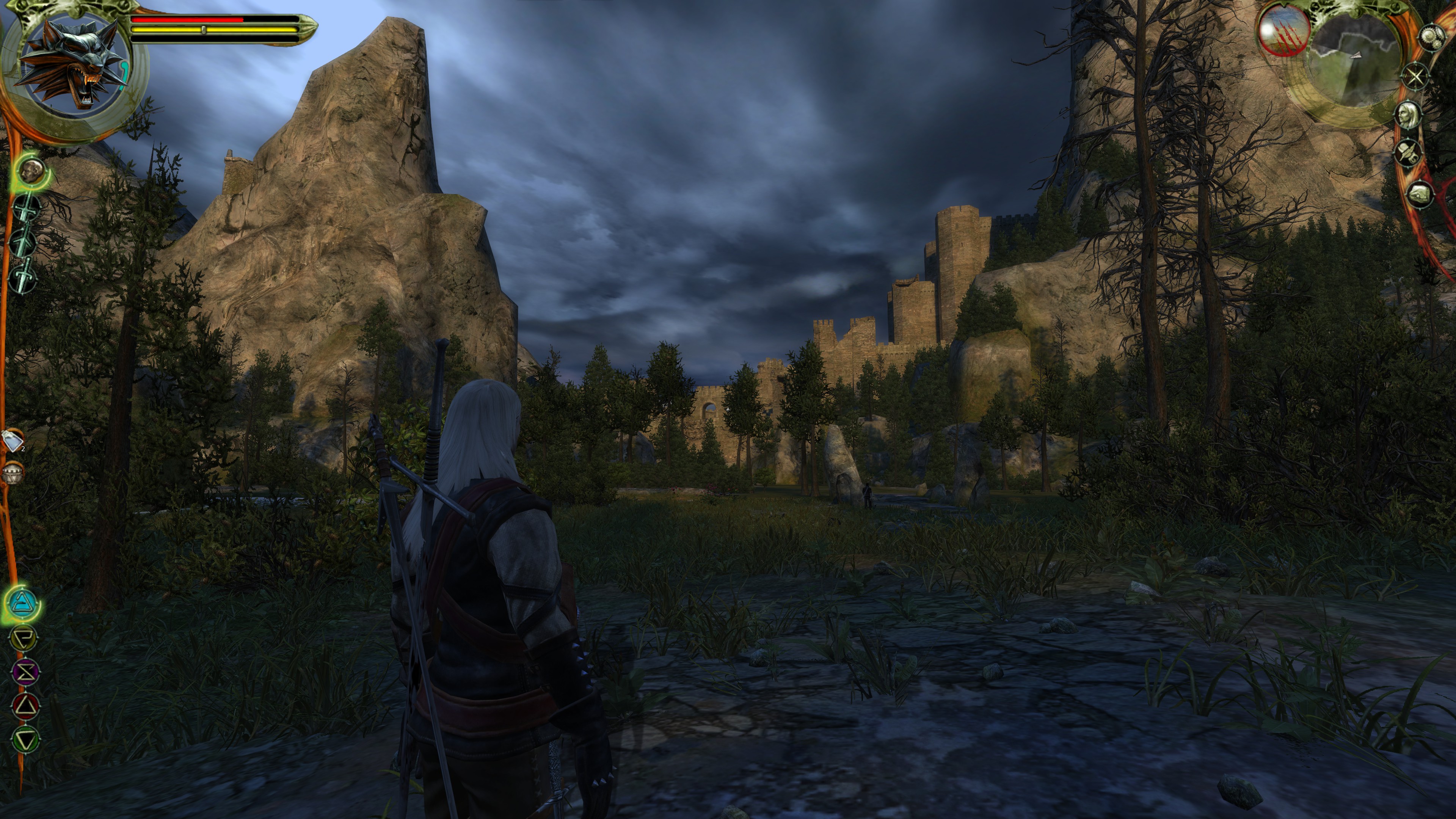Use the white potion quick slot
The image size is (1456, 819).
(x=13, y=440)
